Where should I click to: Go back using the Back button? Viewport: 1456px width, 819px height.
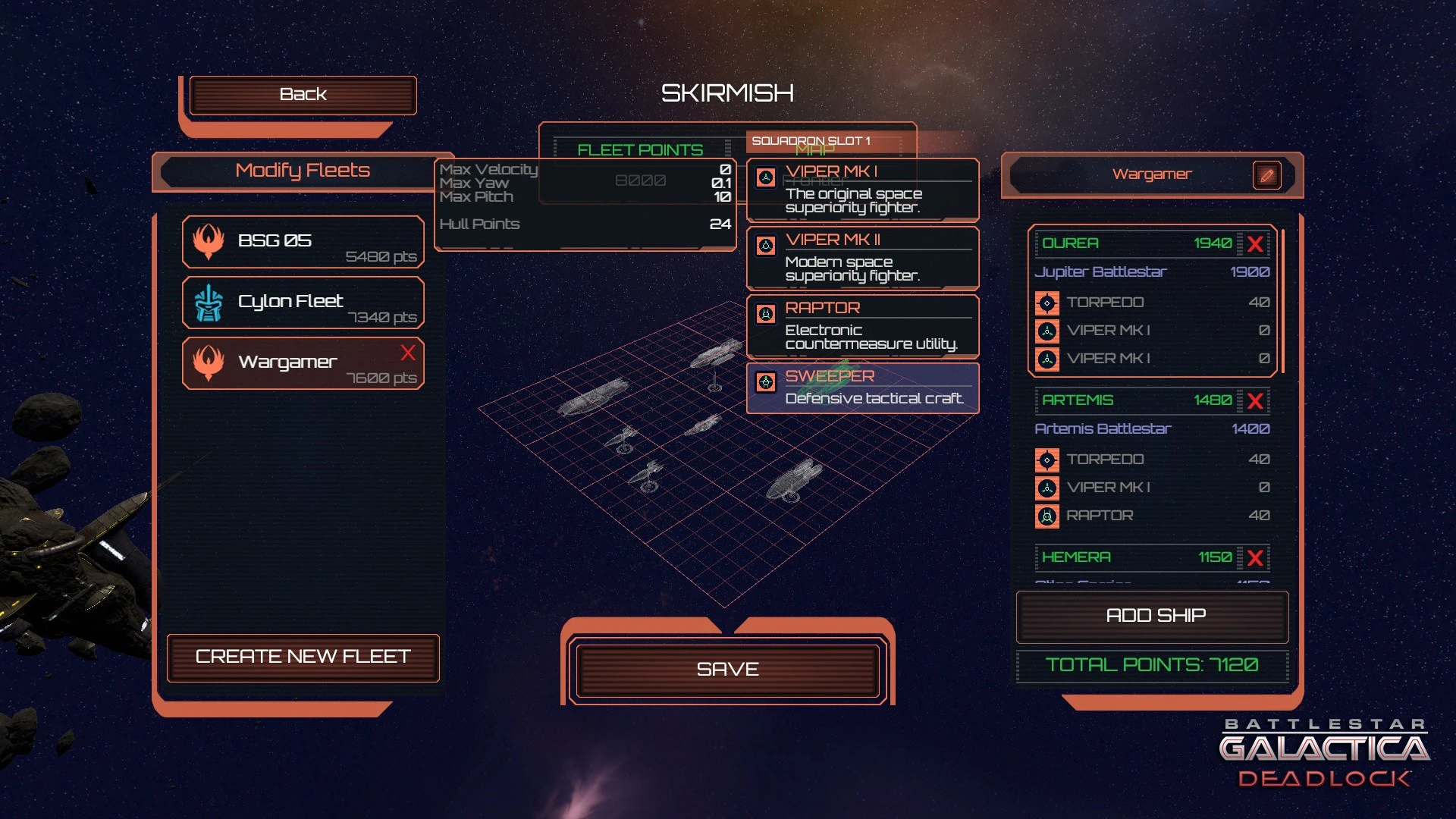[303, 95]
